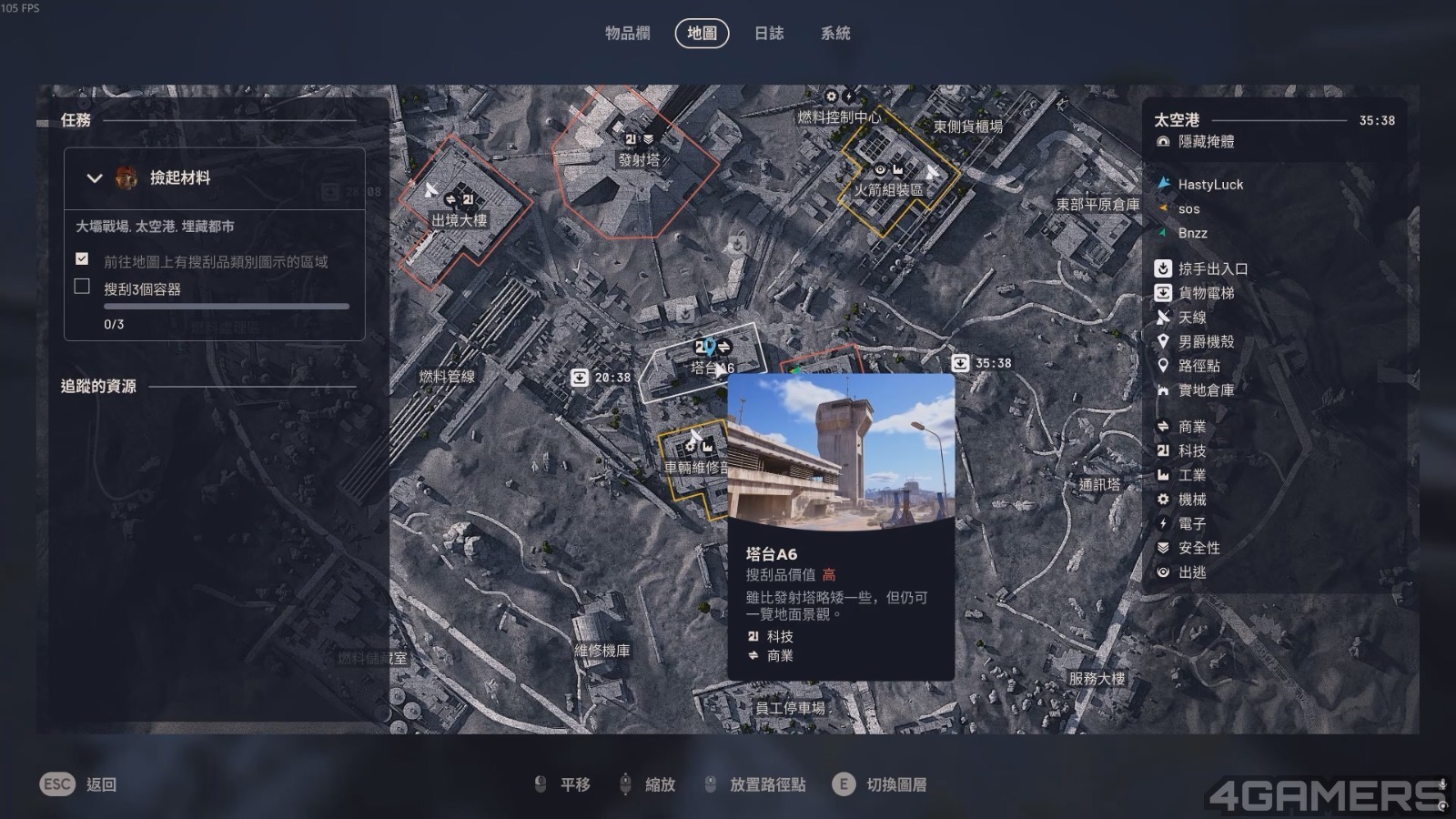The image size is (1456, 819).
Task: Click the 搜刮3個容器 objective checkbox
Action: (x=82, y=288)
